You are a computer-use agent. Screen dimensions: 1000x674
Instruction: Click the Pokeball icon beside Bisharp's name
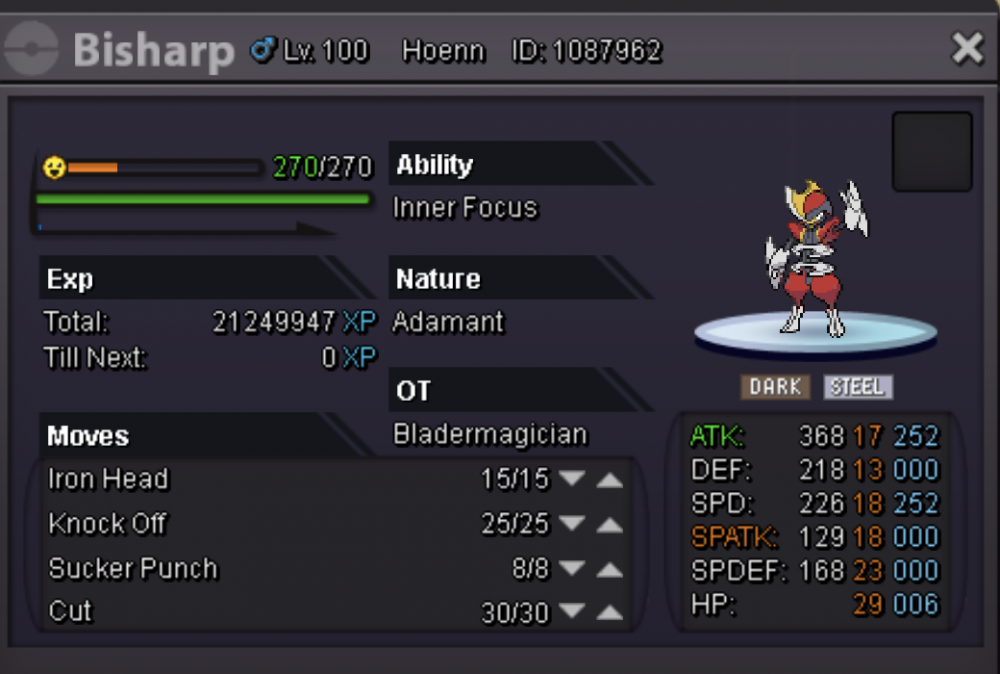pos(33,50)
